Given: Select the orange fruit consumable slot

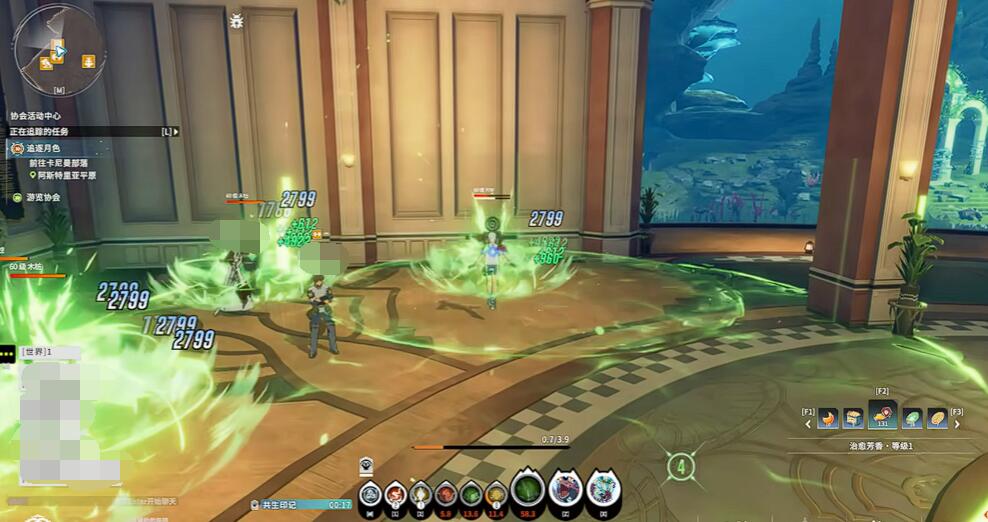Looking at the screenshot, I should (828, 418).
